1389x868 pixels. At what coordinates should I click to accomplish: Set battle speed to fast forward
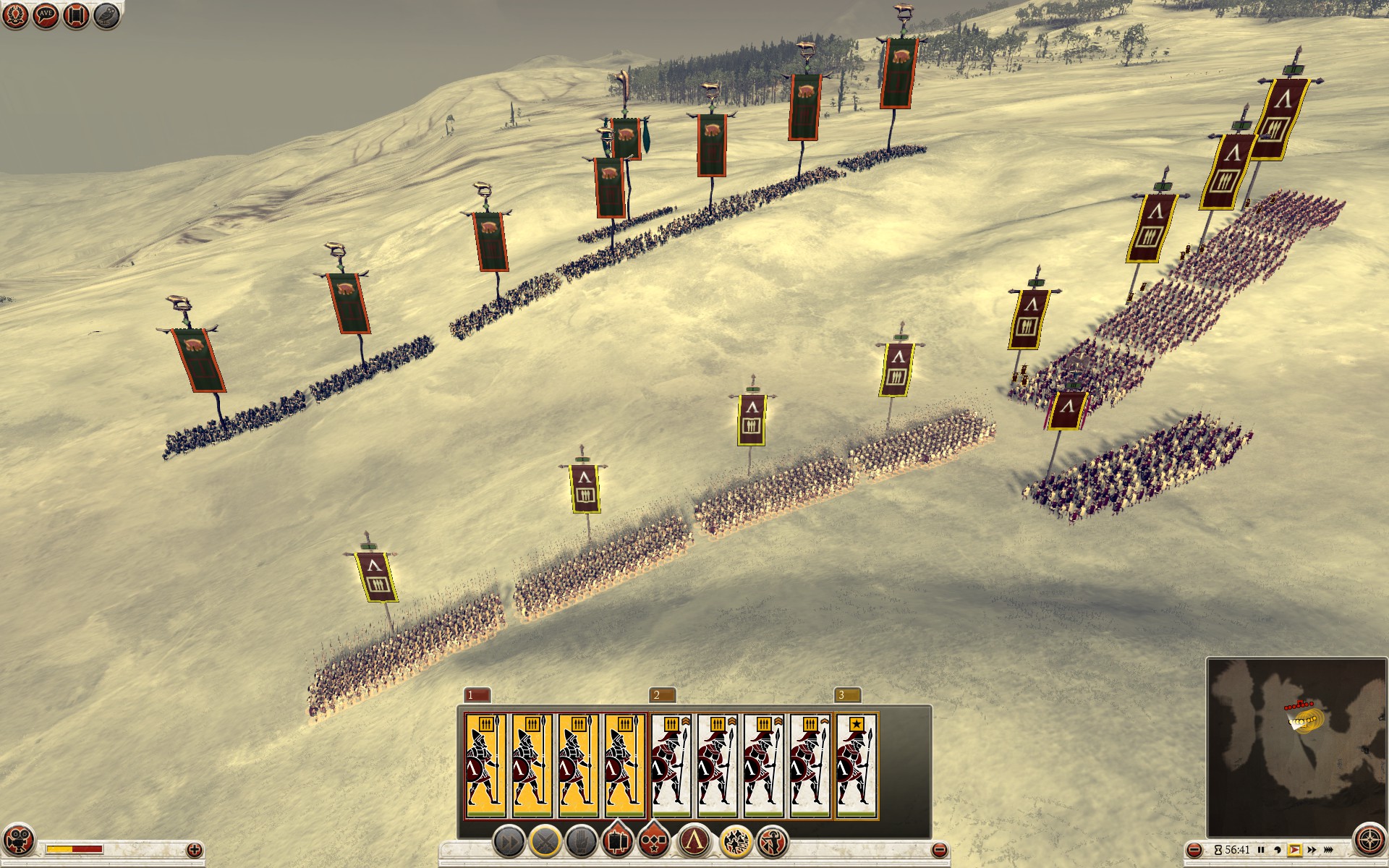pyautogui.click(x=1312, y=850)
